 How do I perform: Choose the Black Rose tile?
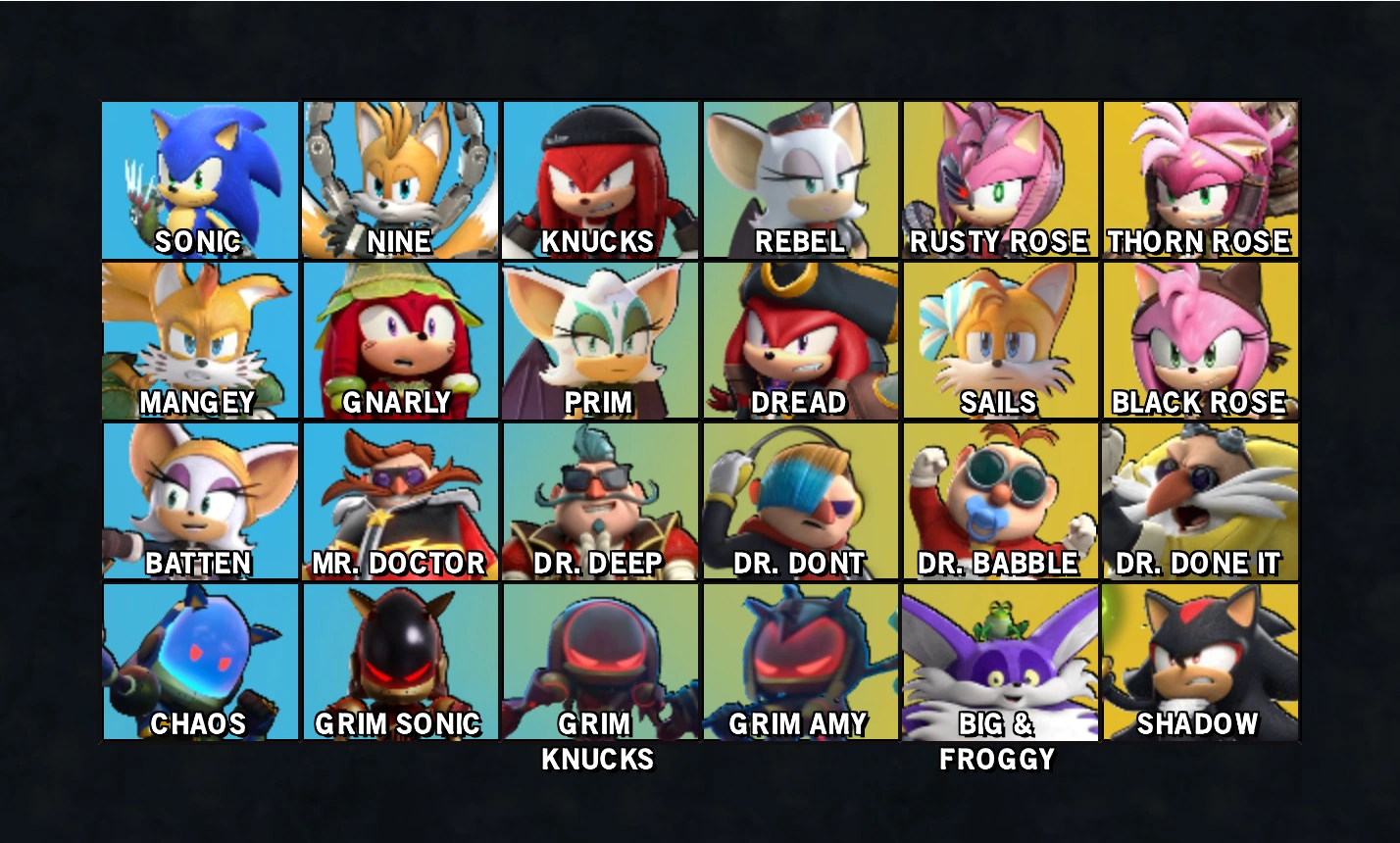pos(1200,340)
